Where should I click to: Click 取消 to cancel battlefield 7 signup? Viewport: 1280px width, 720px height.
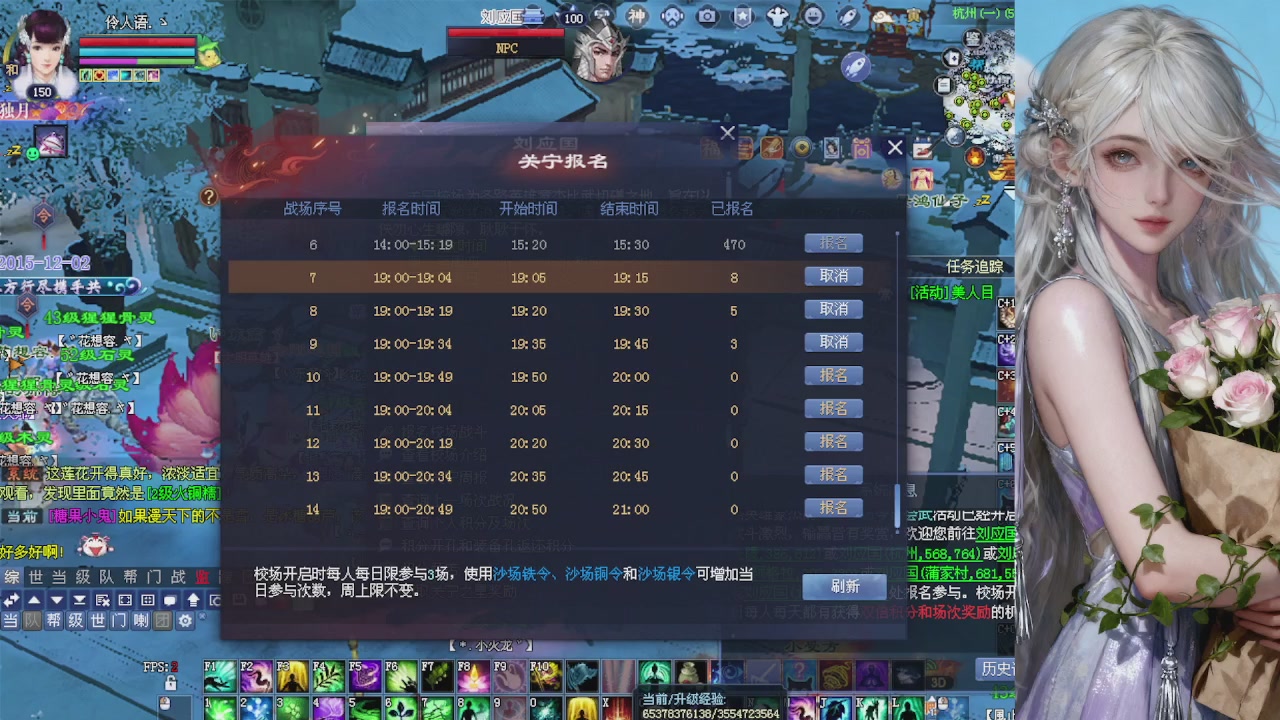[x=833, y=276]
